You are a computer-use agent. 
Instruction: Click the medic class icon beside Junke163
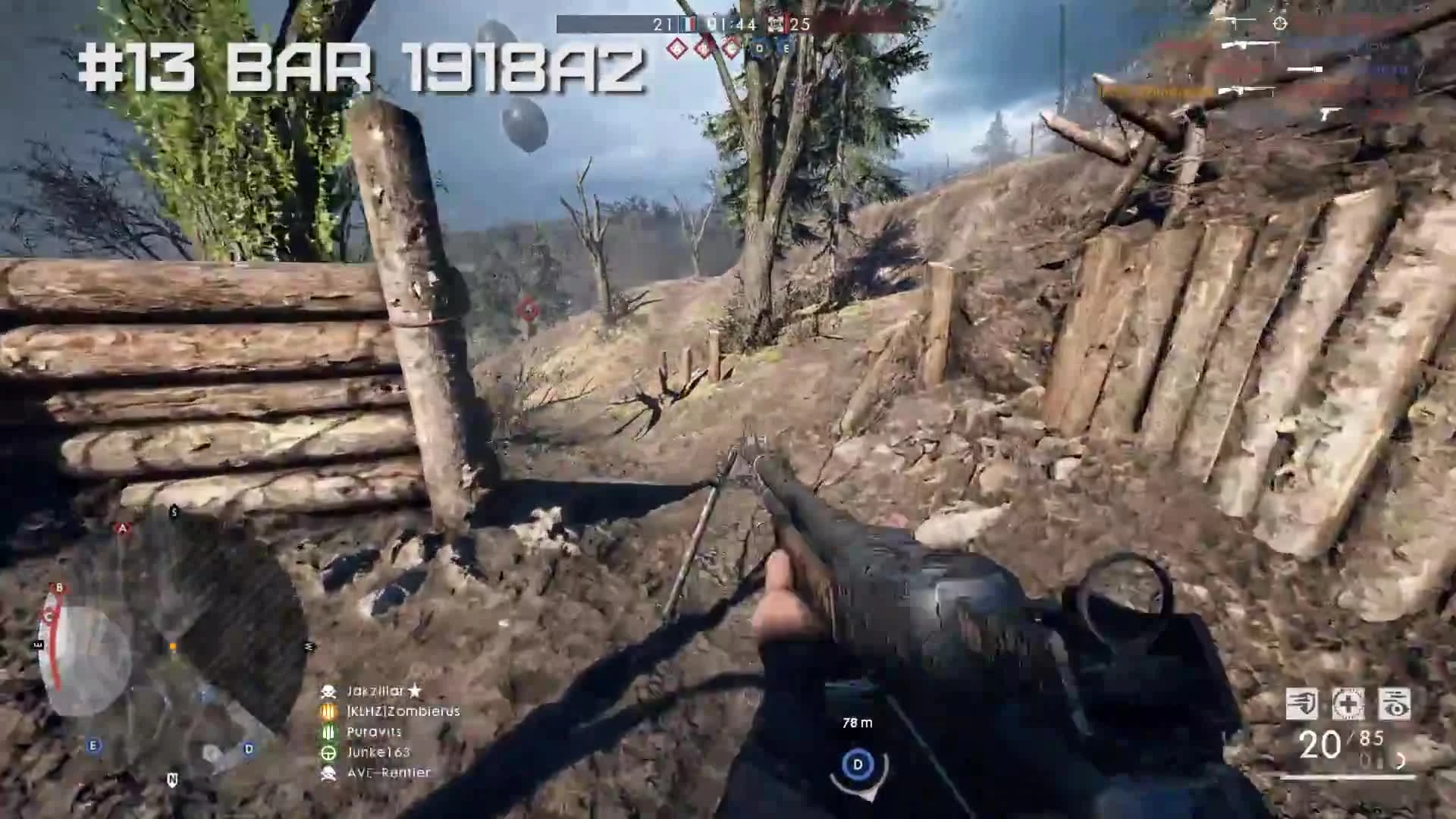[328, 754]
